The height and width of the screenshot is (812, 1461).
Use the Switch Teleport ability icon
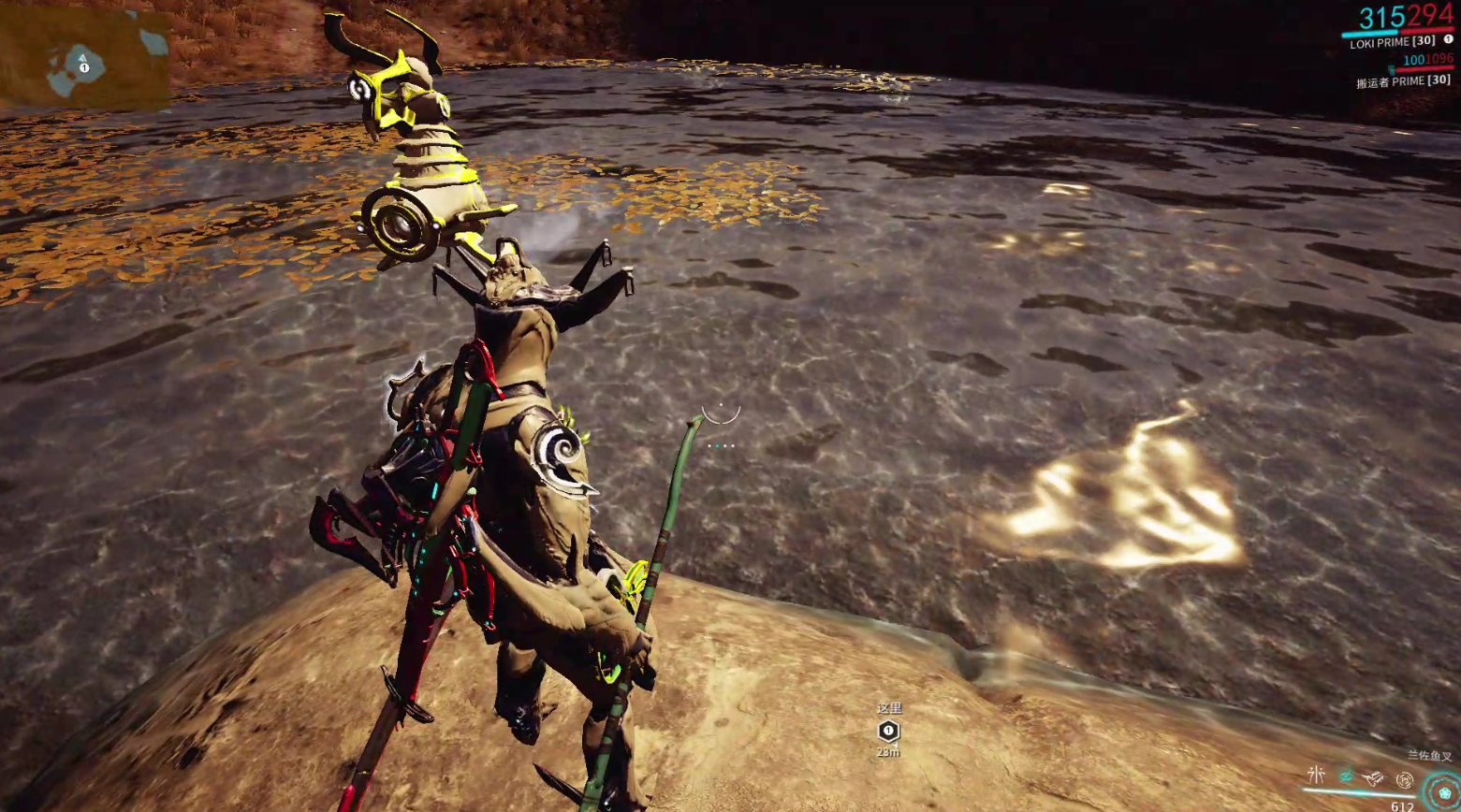(1374, 776)
